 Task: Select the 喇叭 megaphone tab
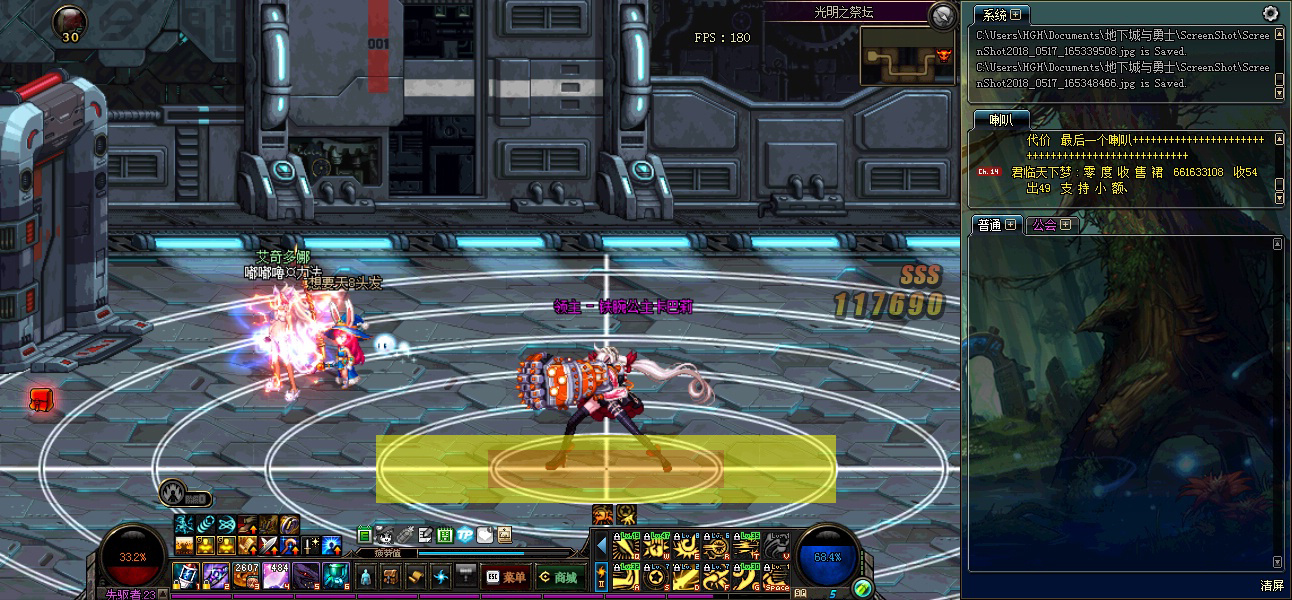coord(1001,120)
